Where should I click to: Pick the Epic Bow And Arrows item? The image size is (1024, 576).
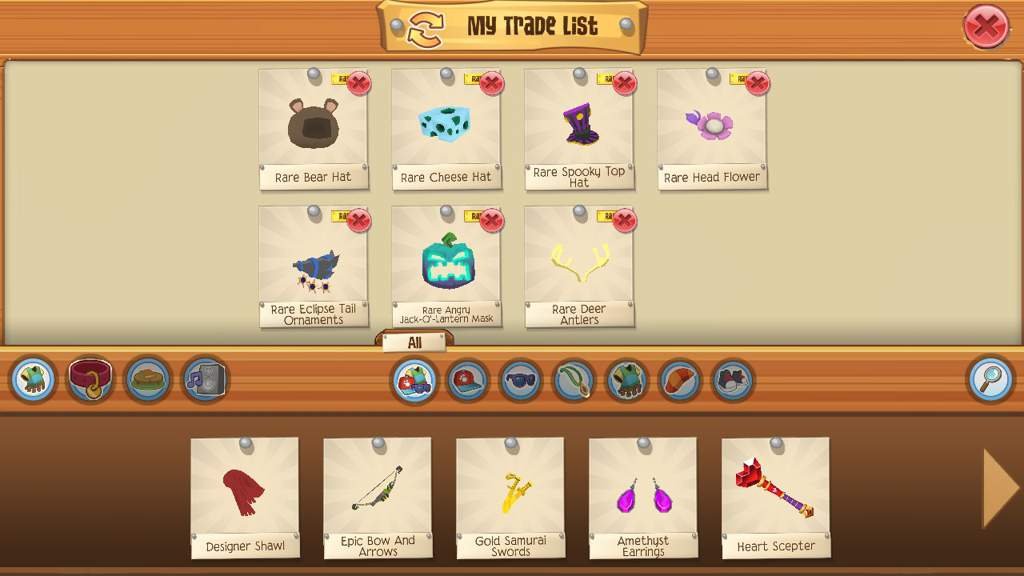pos(377,495)
